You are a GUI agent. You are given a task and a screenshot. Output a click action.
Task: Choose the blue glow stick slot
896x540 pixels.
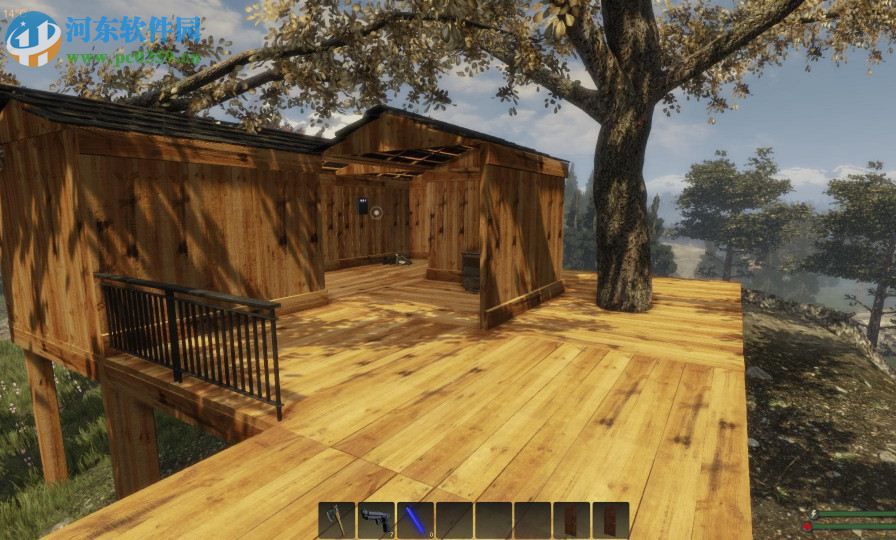click(415, 520)
